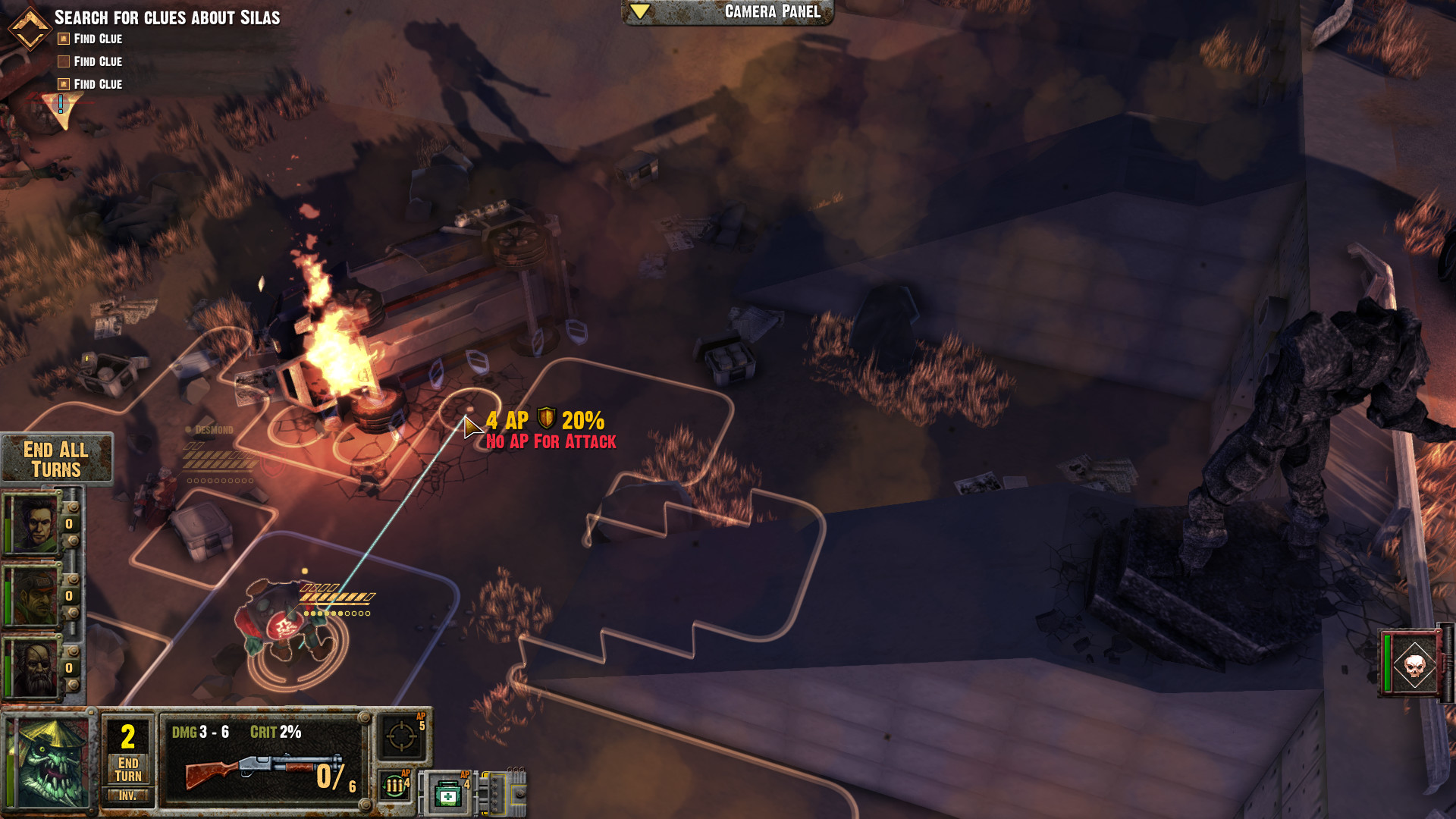Check the third Find Clue checkbox
Viewport: 1456px width, 819px height.
tap(62, 84)
